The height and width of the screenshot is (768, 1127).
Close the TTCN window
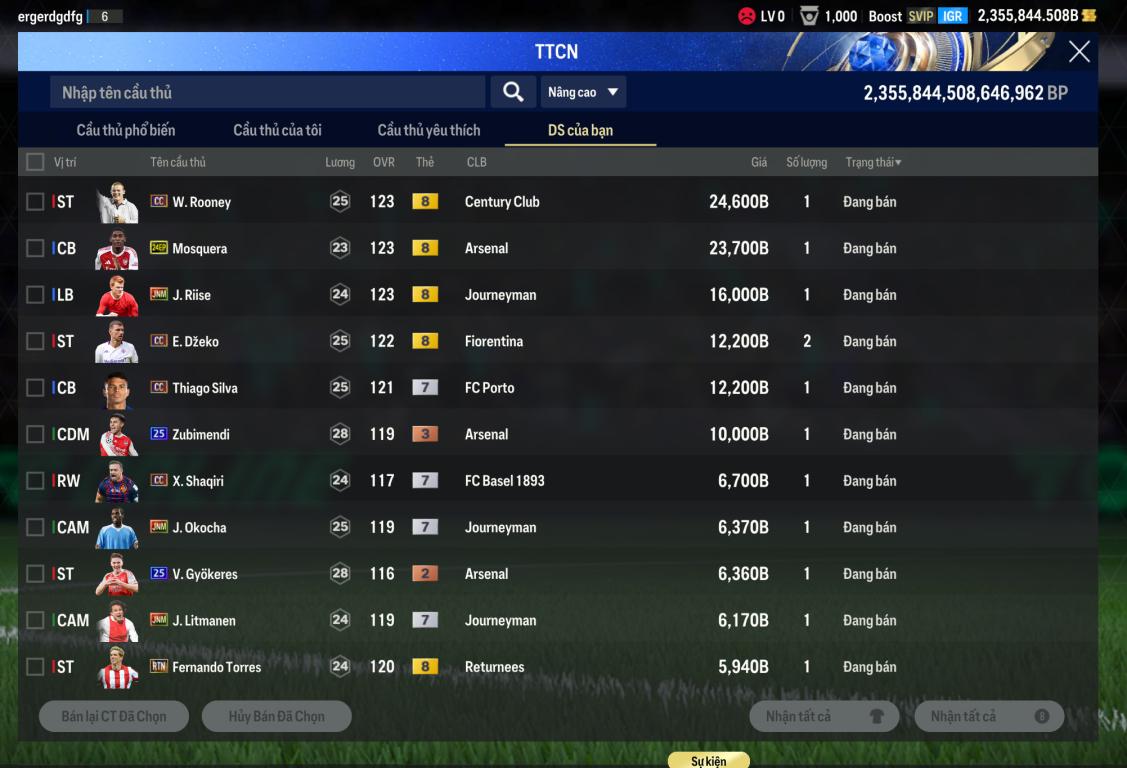[1079, 52]
